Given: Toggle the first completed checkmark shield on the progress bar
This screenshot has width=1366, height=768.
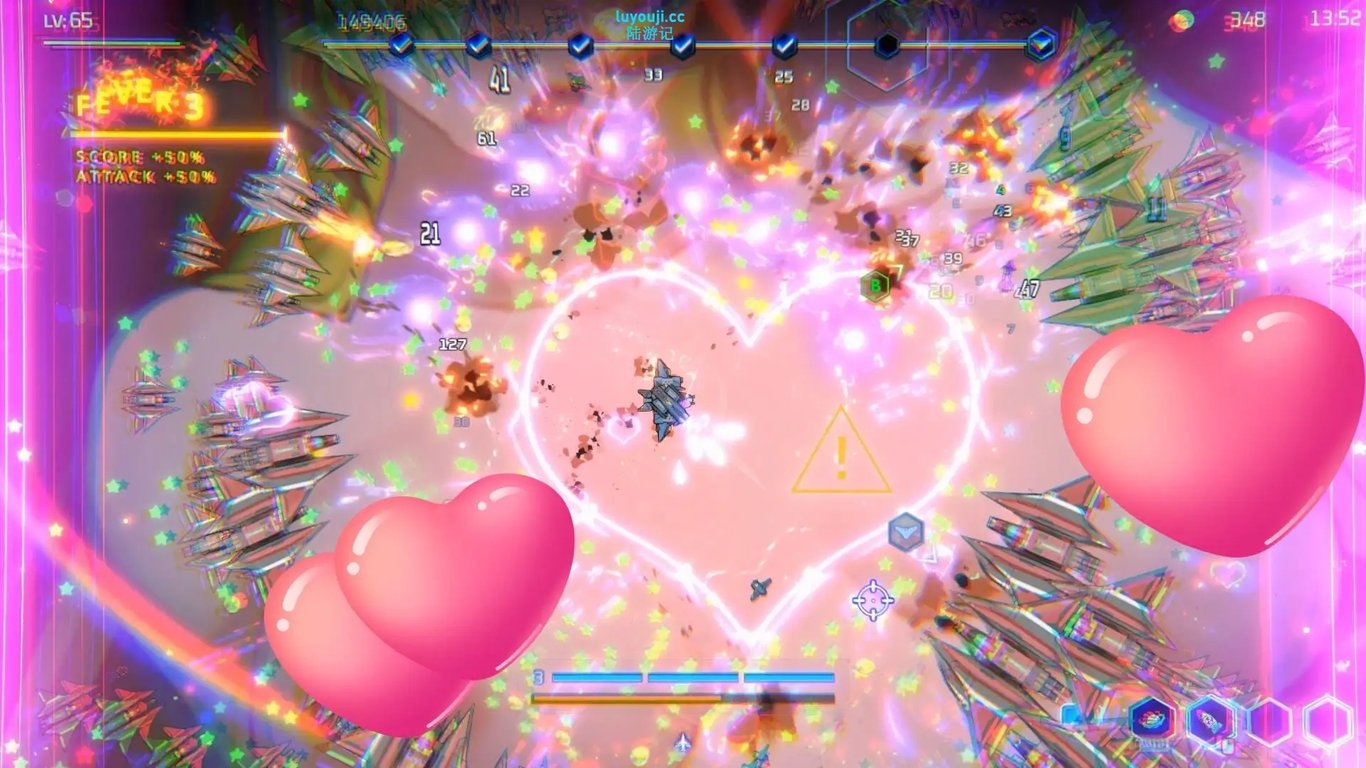Looking at the screenshot, I should pyautogui.click(x=400, y=43).
